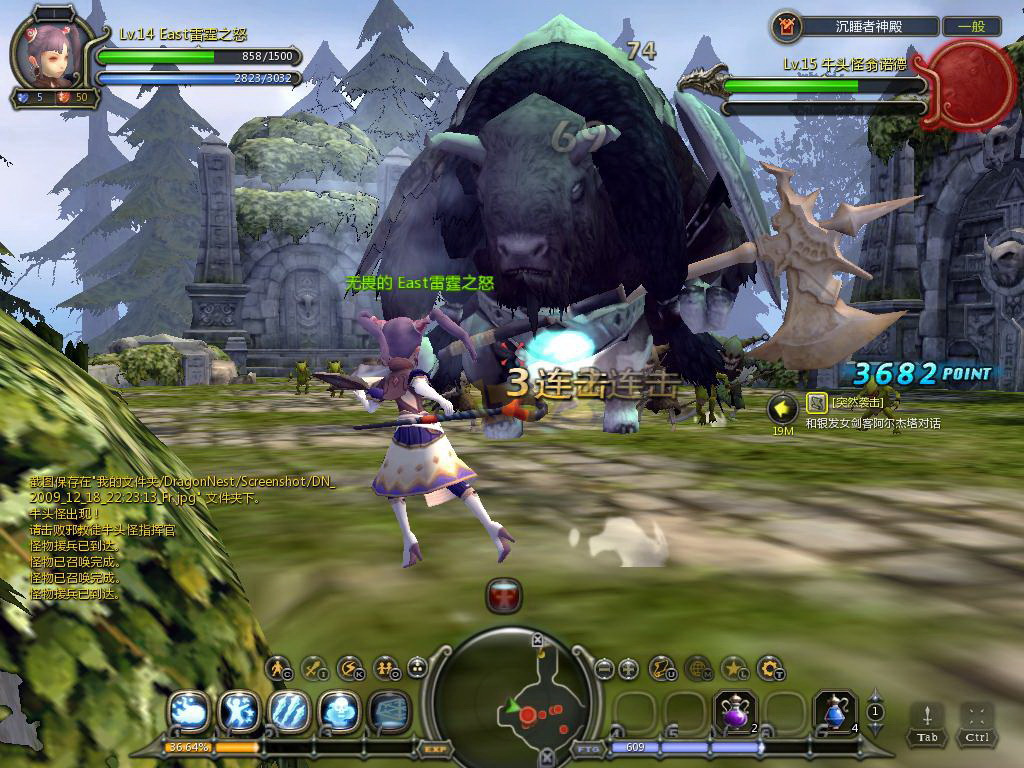Activate the poison skull cloud skill
Screen dimensions: 1024x768
(x=338, y=712)
